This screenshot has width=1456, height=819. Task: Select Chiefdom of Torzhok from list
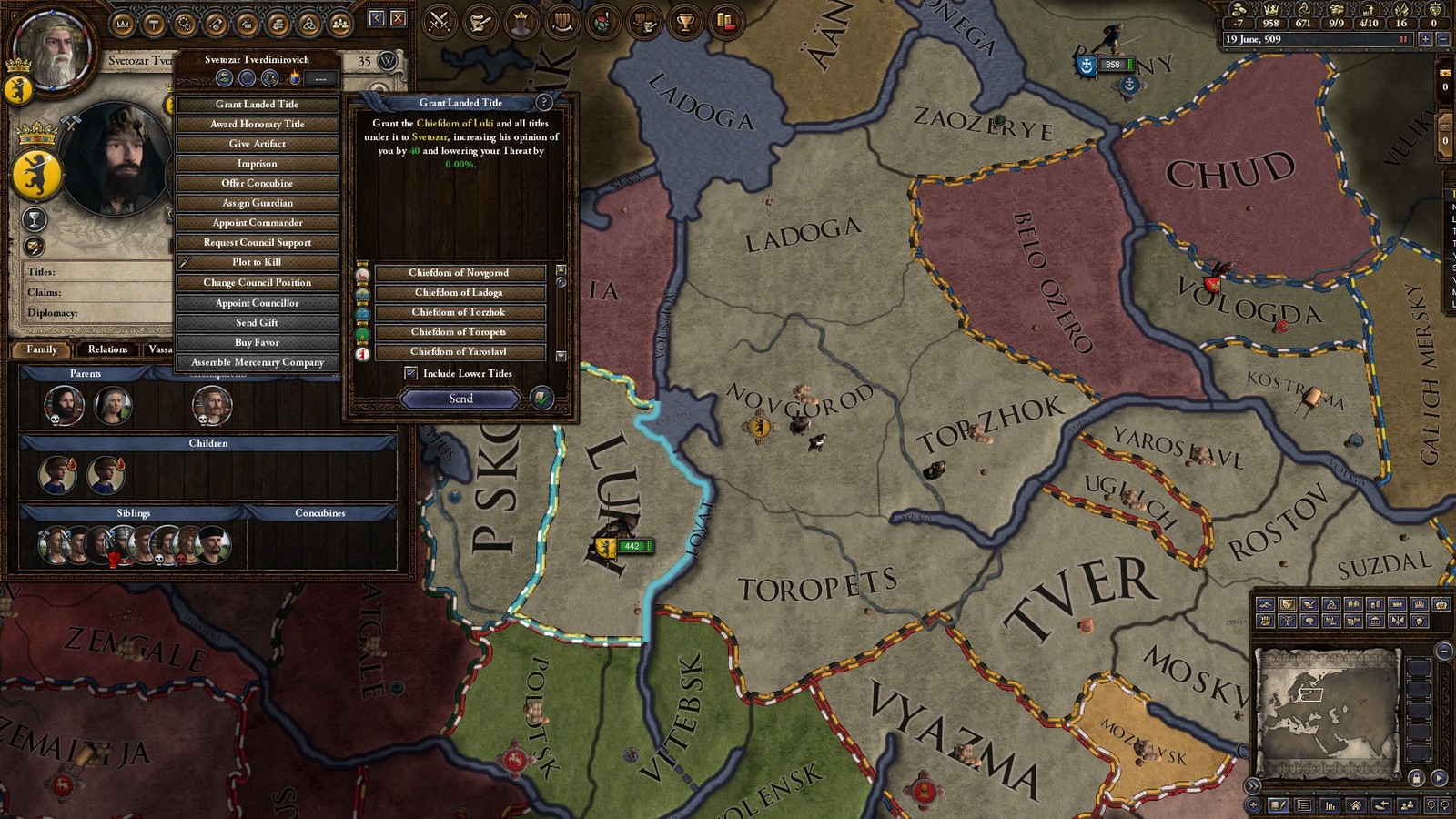click(x=459, y=312)
